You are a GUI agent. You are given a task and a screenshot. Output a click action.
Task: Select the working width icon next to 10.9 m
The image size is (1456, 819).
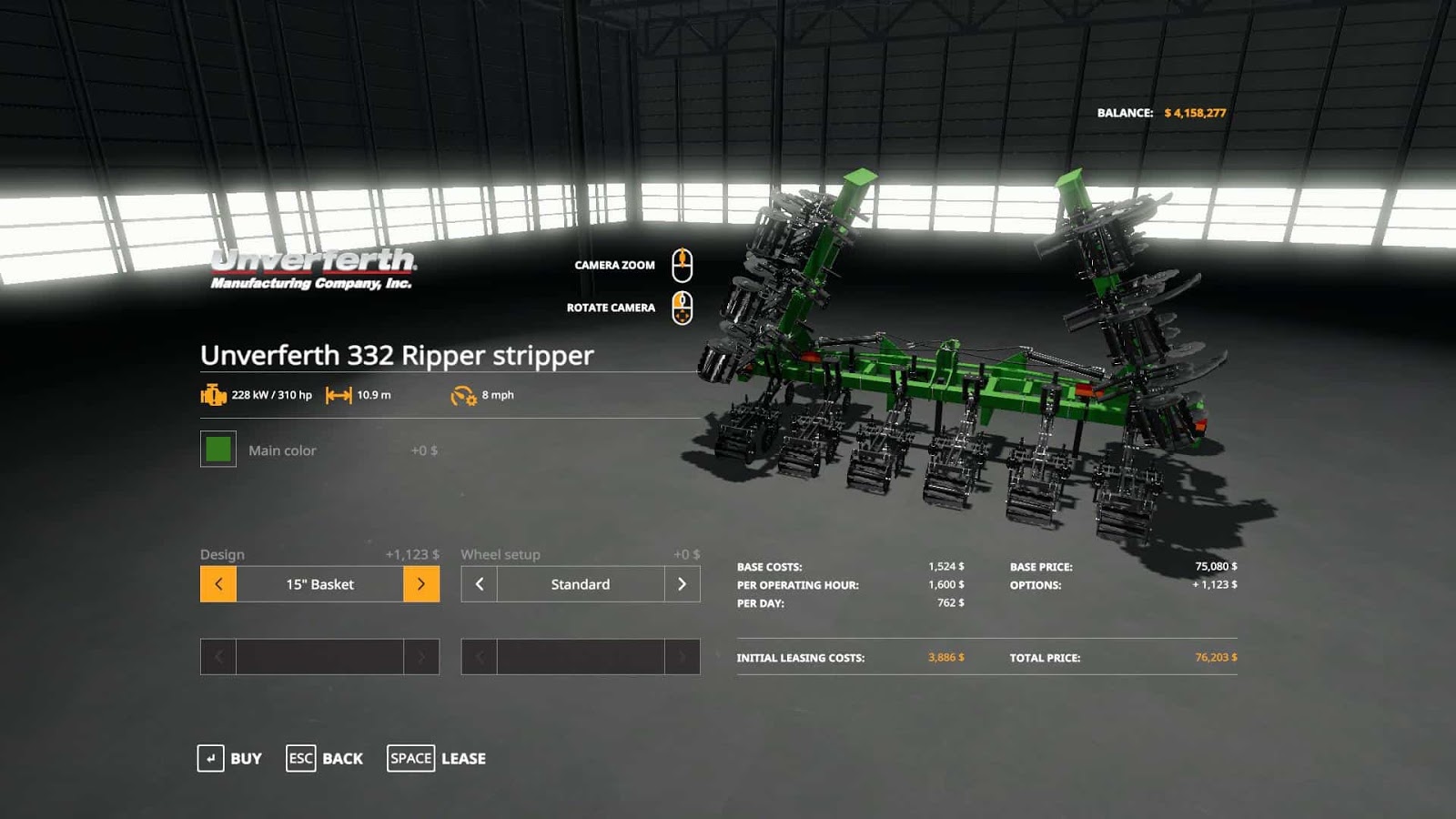pyautogui.click(x=338, y=396)
